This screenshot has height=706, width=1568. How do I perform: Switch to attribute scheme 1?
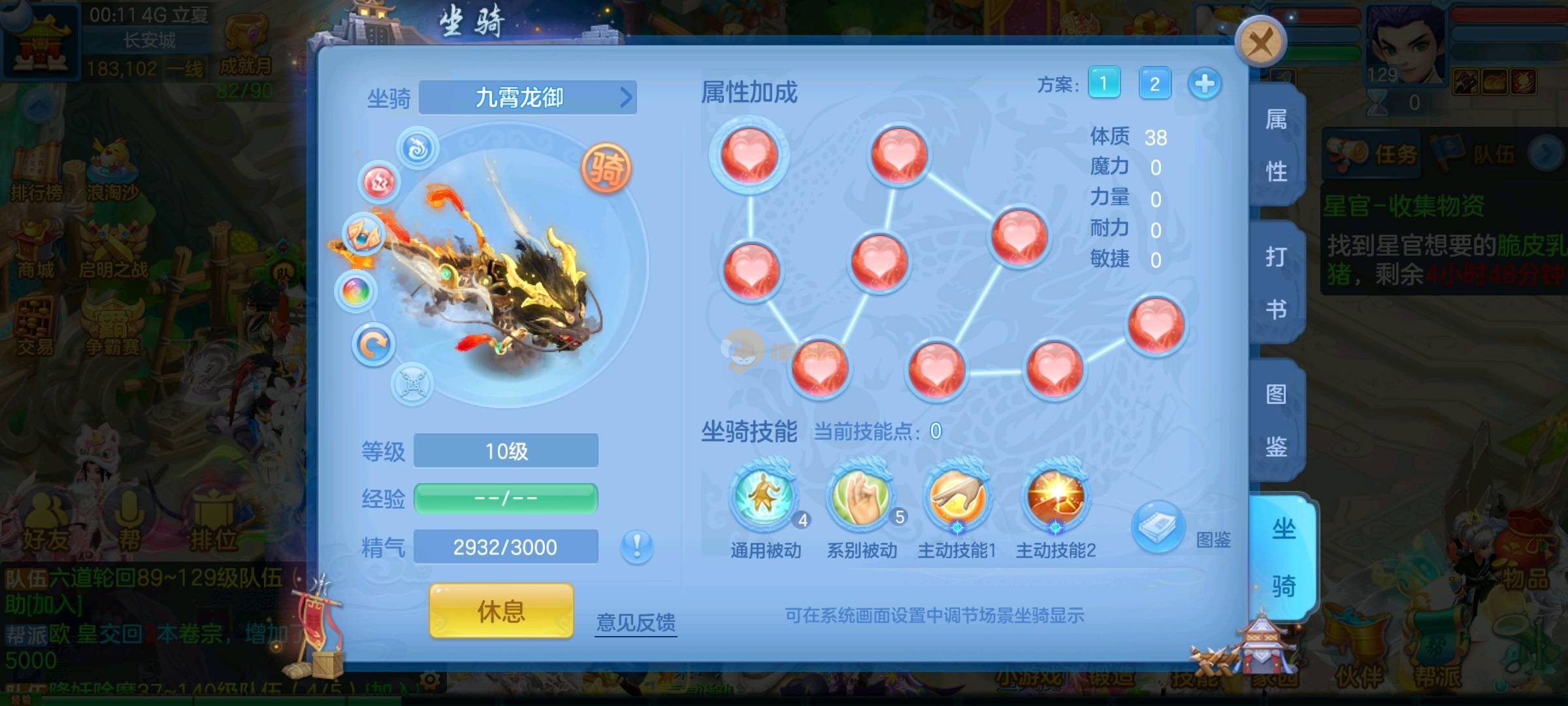pyautogui.click(x=1103, y=84)
